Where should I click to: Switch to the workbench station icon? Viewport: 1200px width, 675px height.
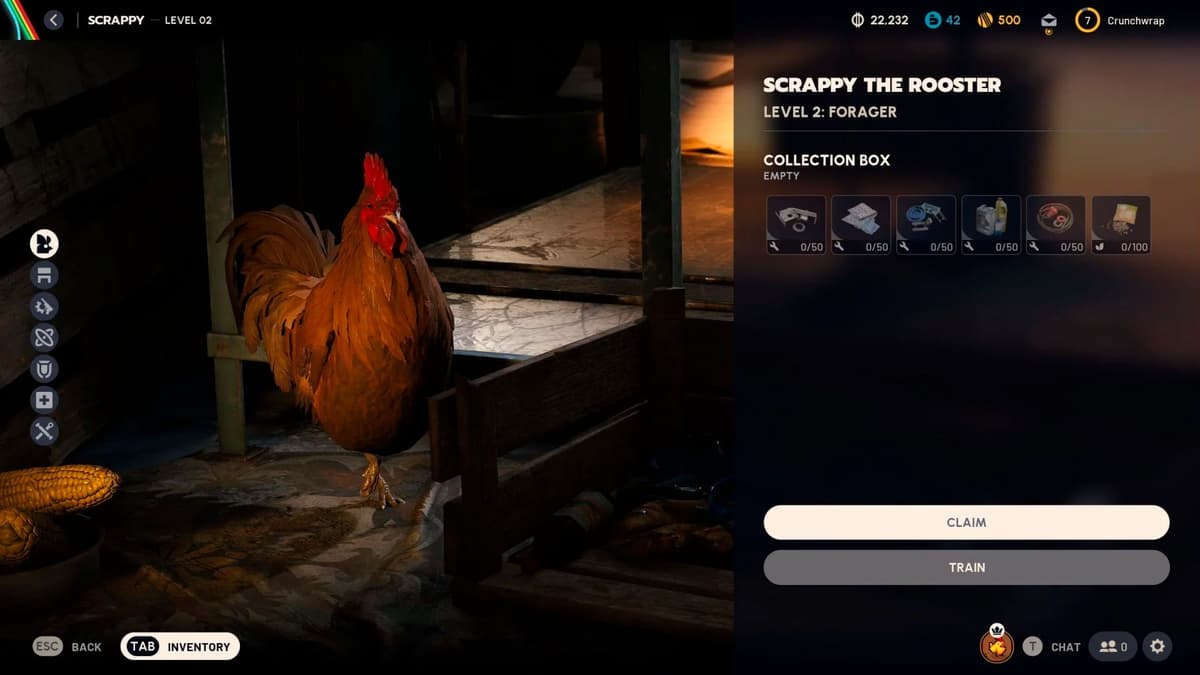[44, 275]
